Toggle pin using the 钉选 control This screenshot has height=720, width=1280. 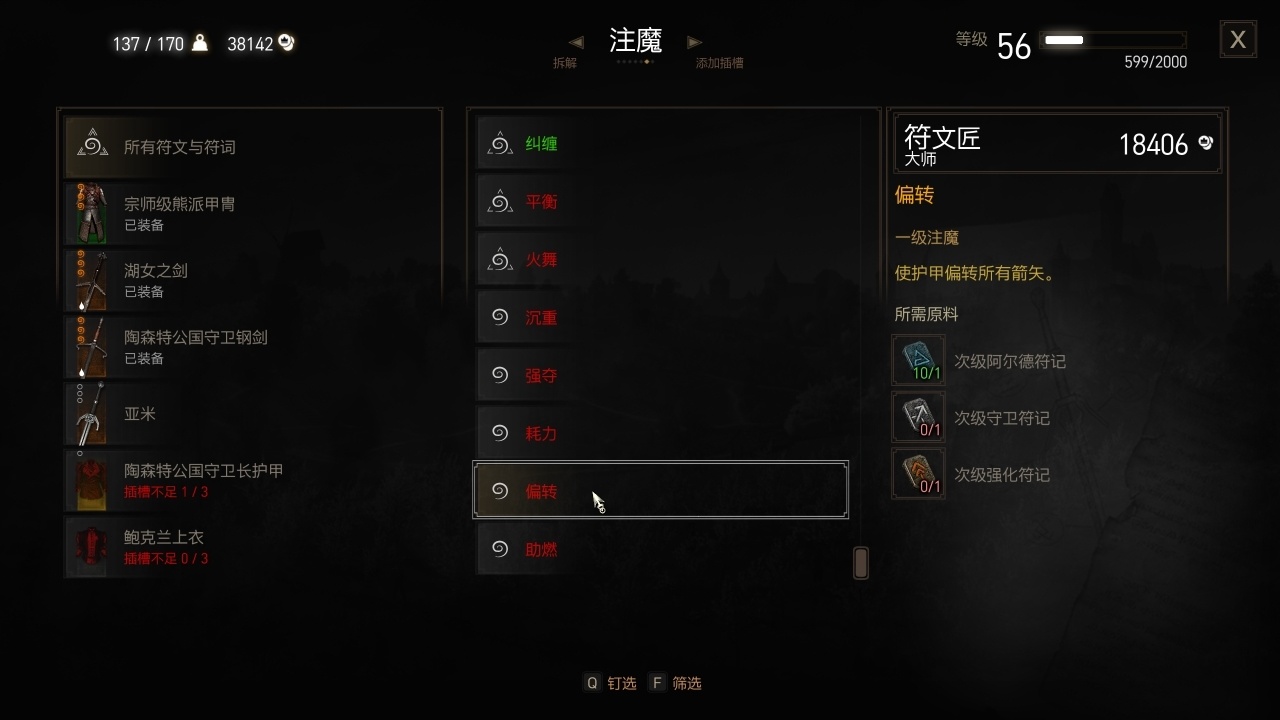click(x=610, y=682)
